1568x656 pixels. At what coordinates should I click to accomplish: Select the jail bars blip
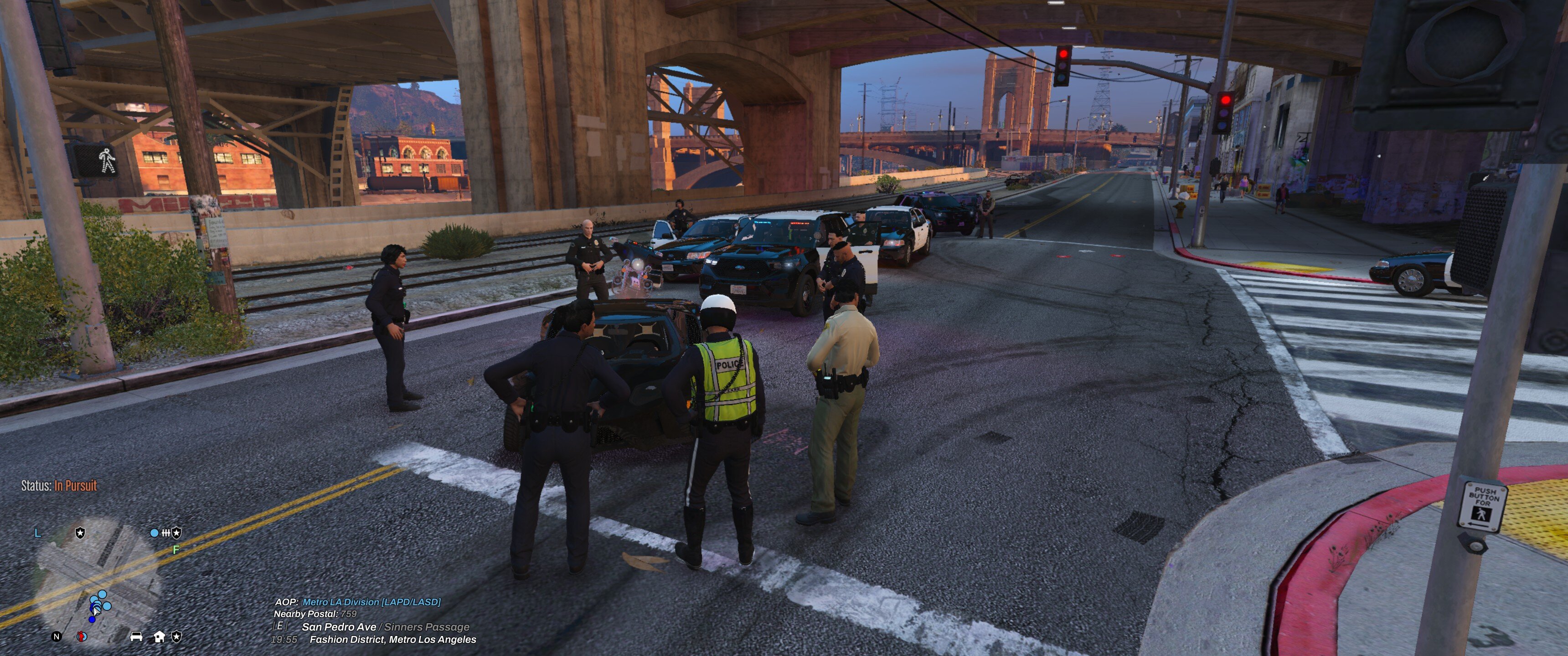click(x=165, y=533)
